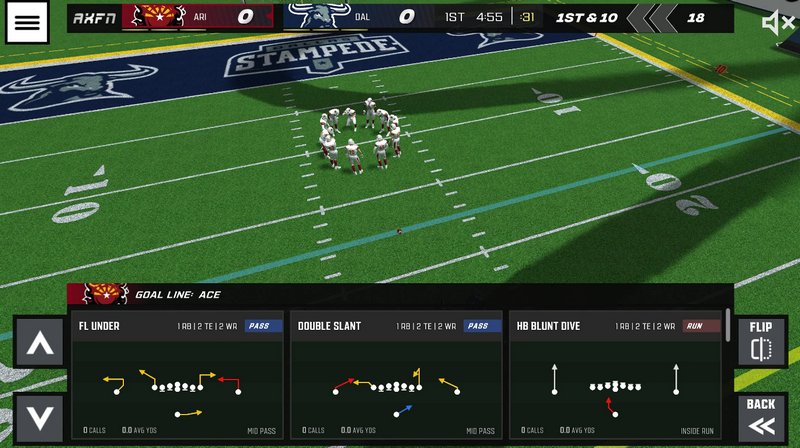Toggle the muted sound speaker icon
800x448 pixels.
click(x=777, y=22)
